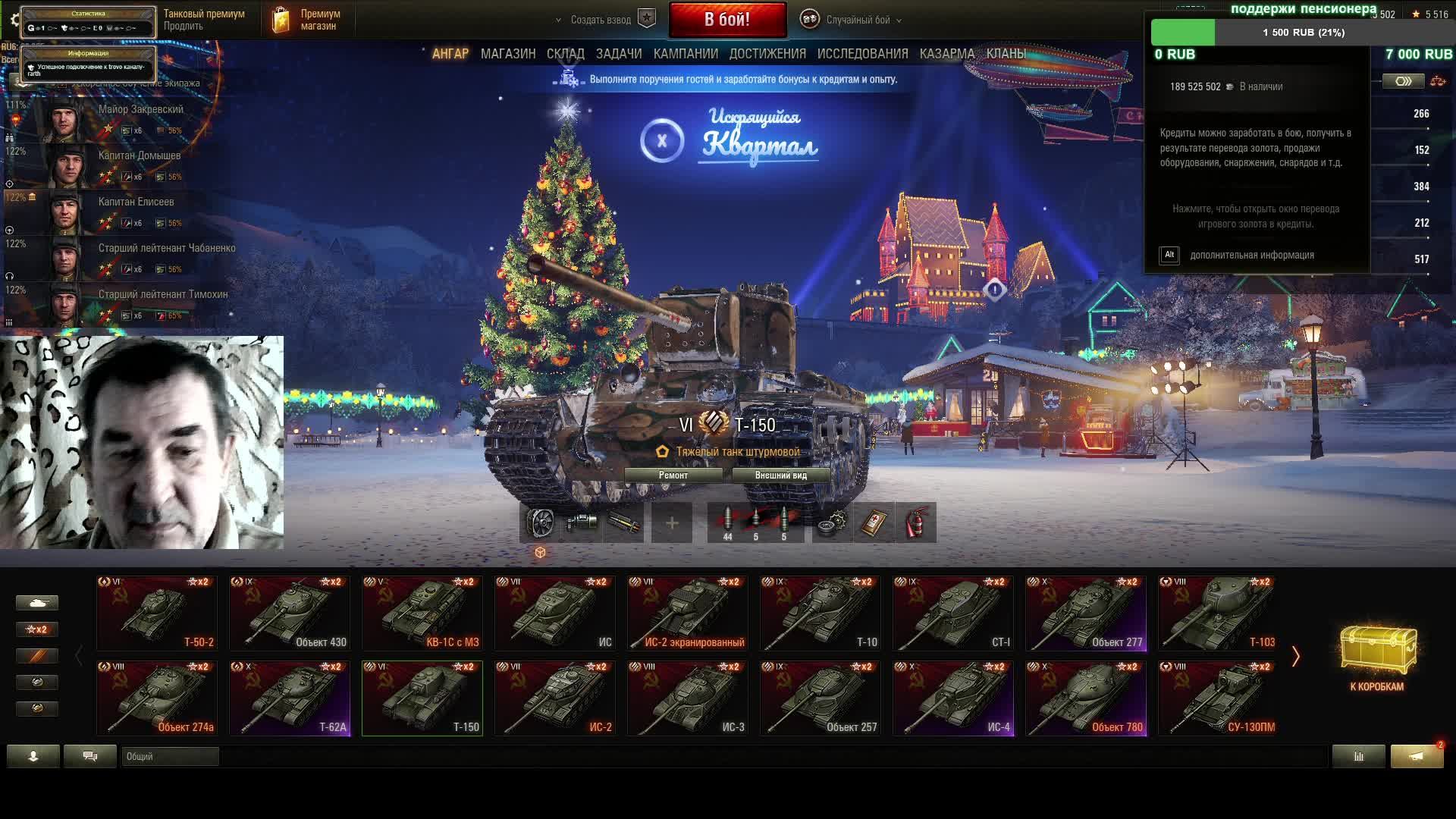Open the Премиум магазин
The width and height of the screenshot is (1456, 819).
307,20
